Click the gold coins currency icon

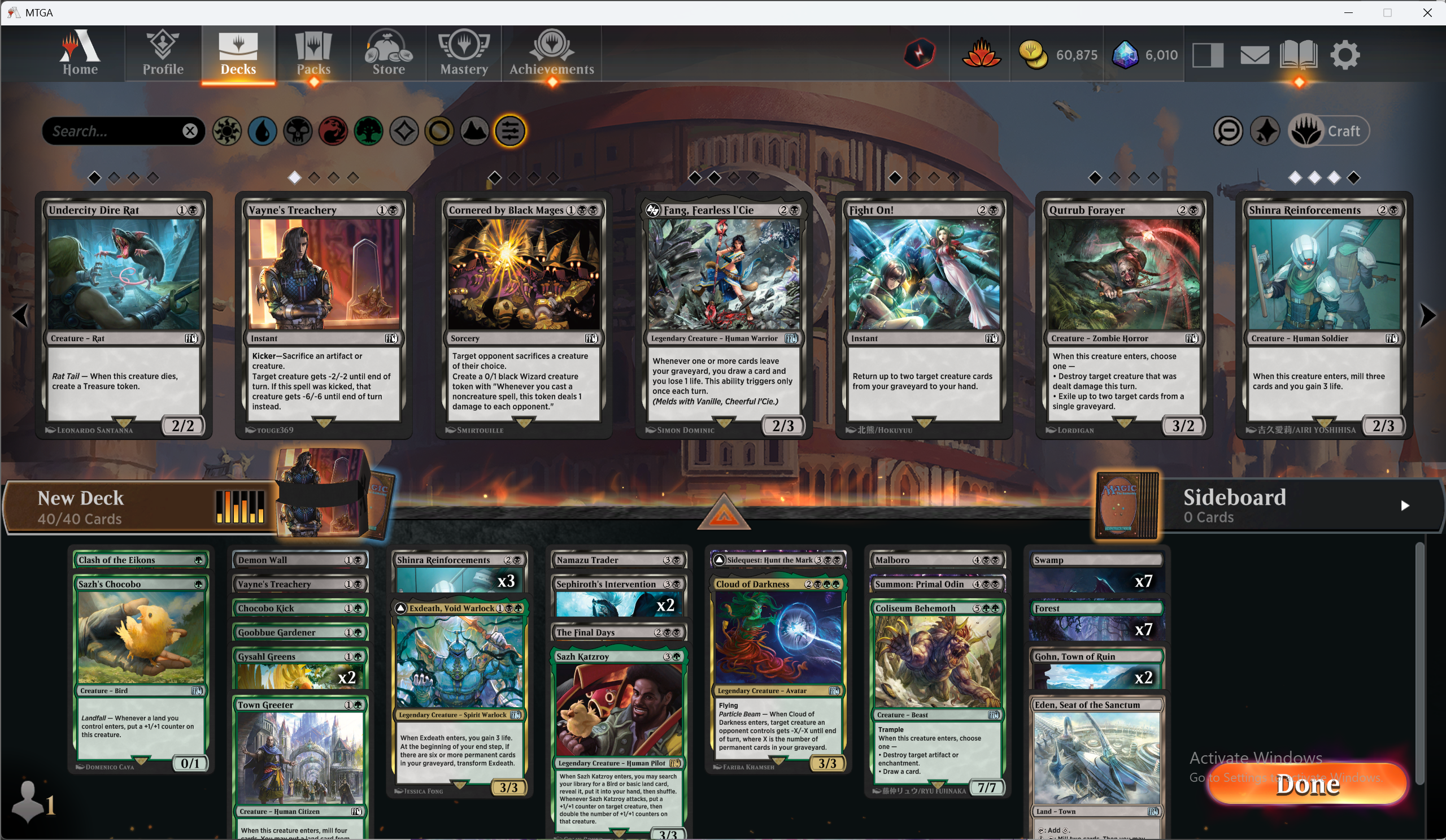[1034, 54]
